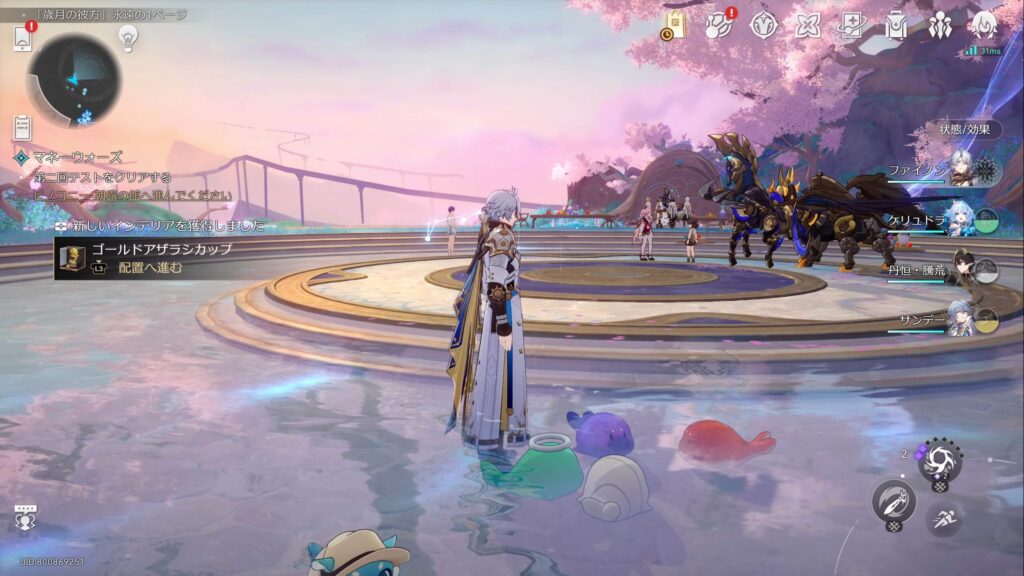Open the minimap navigation view
The height and width of the screenshot is (576, 1024).
click(73, 79)
